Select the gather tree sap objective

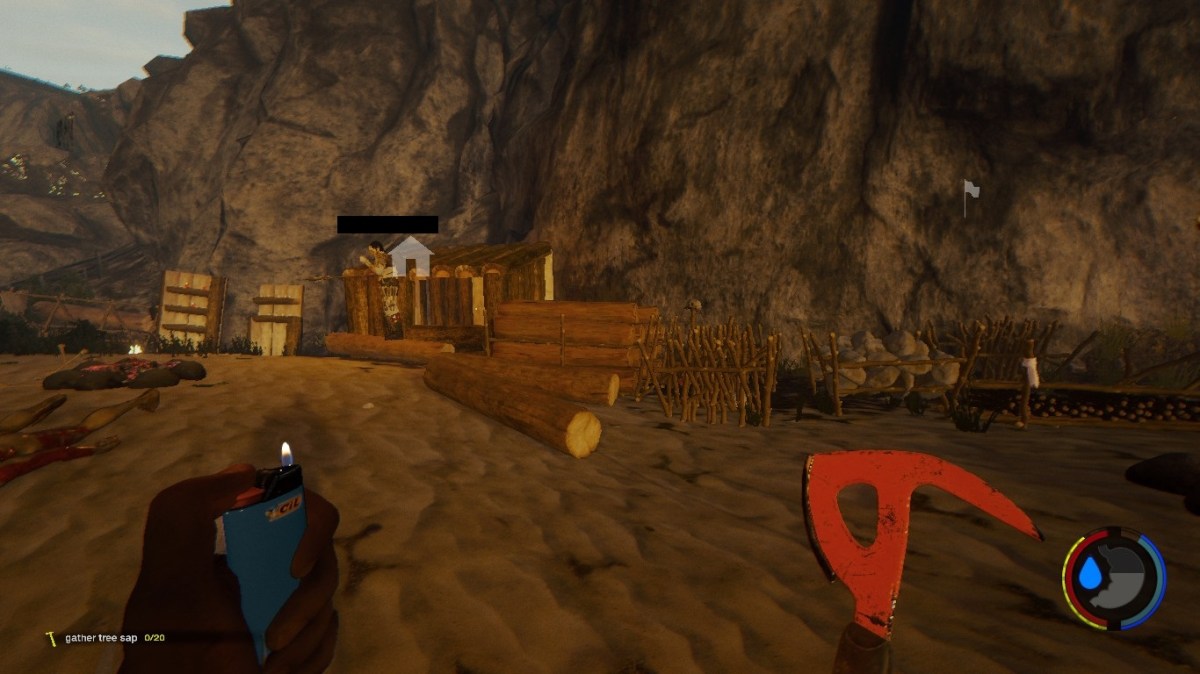coord(100,638)
